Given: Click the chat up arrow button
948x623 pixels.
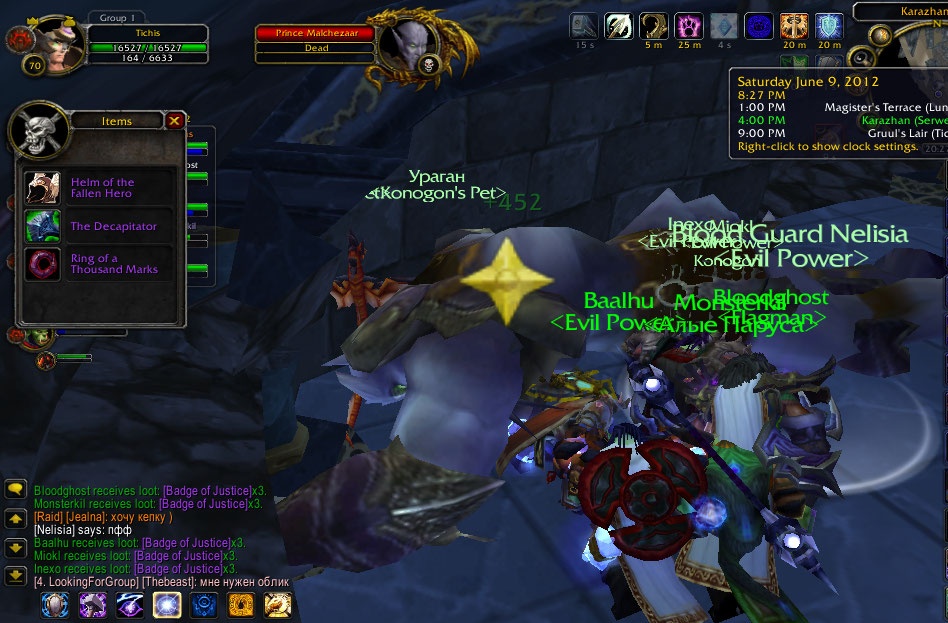Looking at the screenshot, I should tap(15, 518).
